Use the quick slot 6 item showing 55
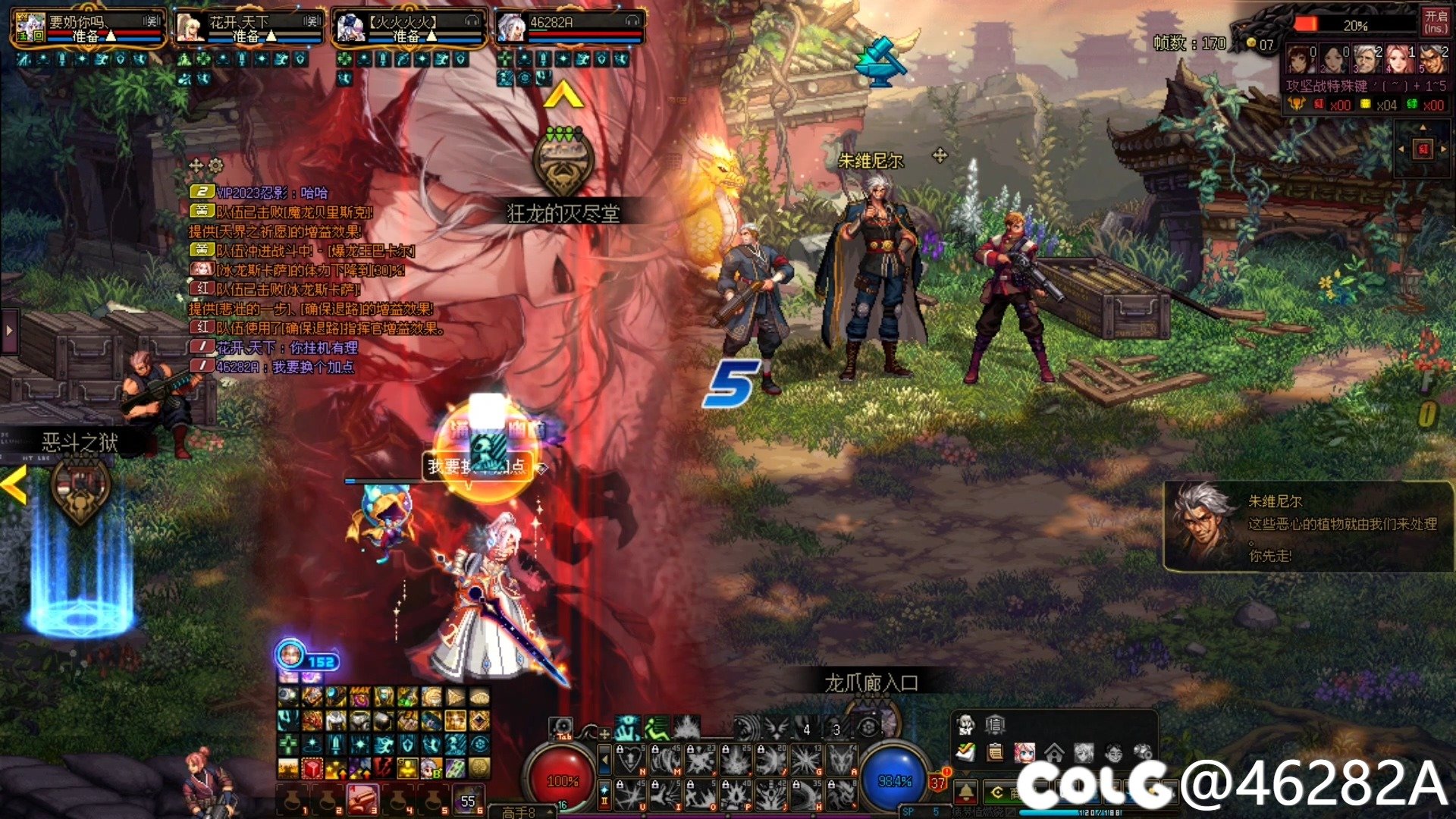The image size is (1456, 819). (468, 799)
